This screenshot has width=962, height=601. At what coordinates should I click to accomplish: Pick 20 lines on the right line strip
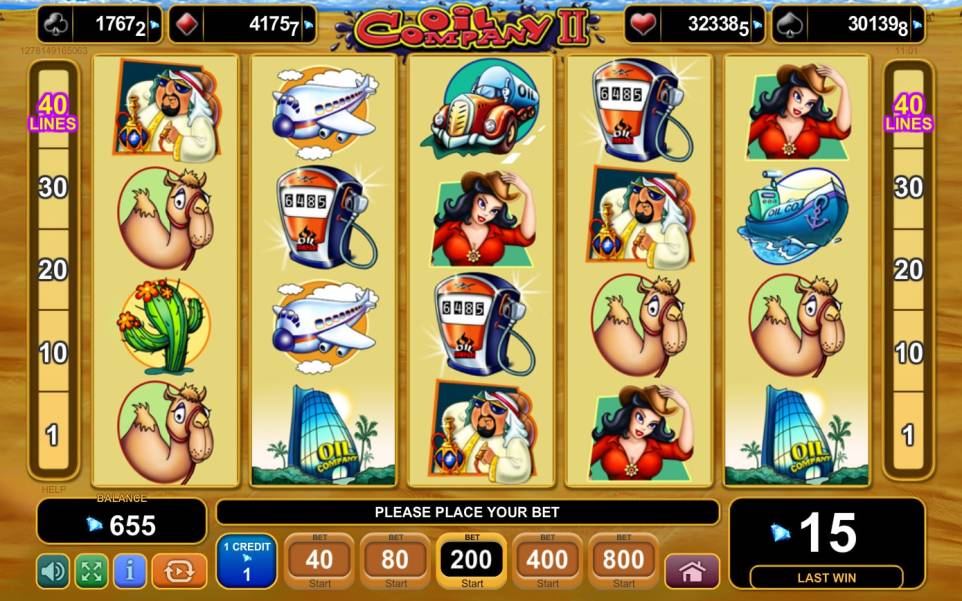click(908, 270)
